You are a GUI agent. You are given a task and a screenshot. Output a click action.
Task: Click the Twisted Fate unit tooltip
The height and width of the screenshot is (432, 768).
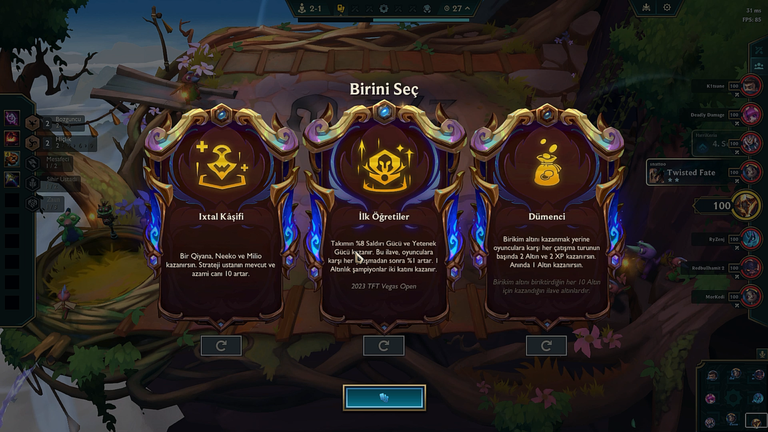[x=692, y=173]
